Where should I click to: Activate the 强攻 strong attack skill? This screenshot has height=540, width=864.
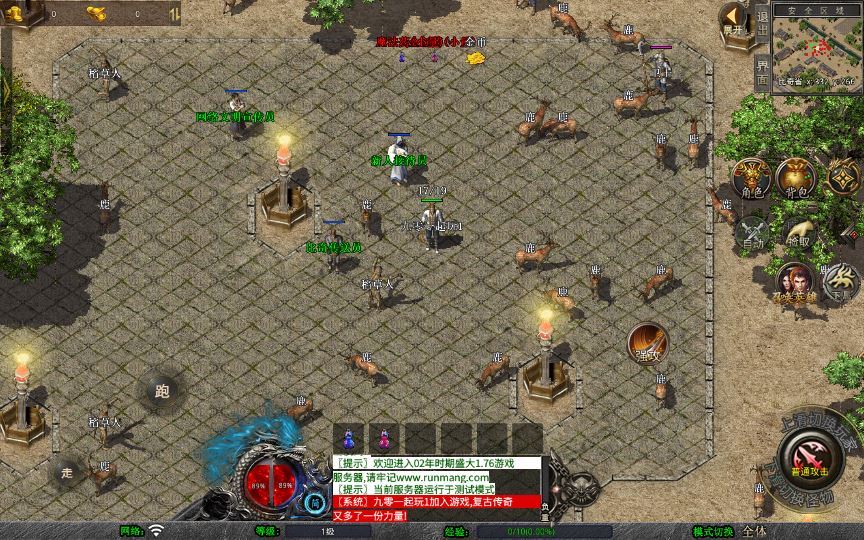coord(648,343)
